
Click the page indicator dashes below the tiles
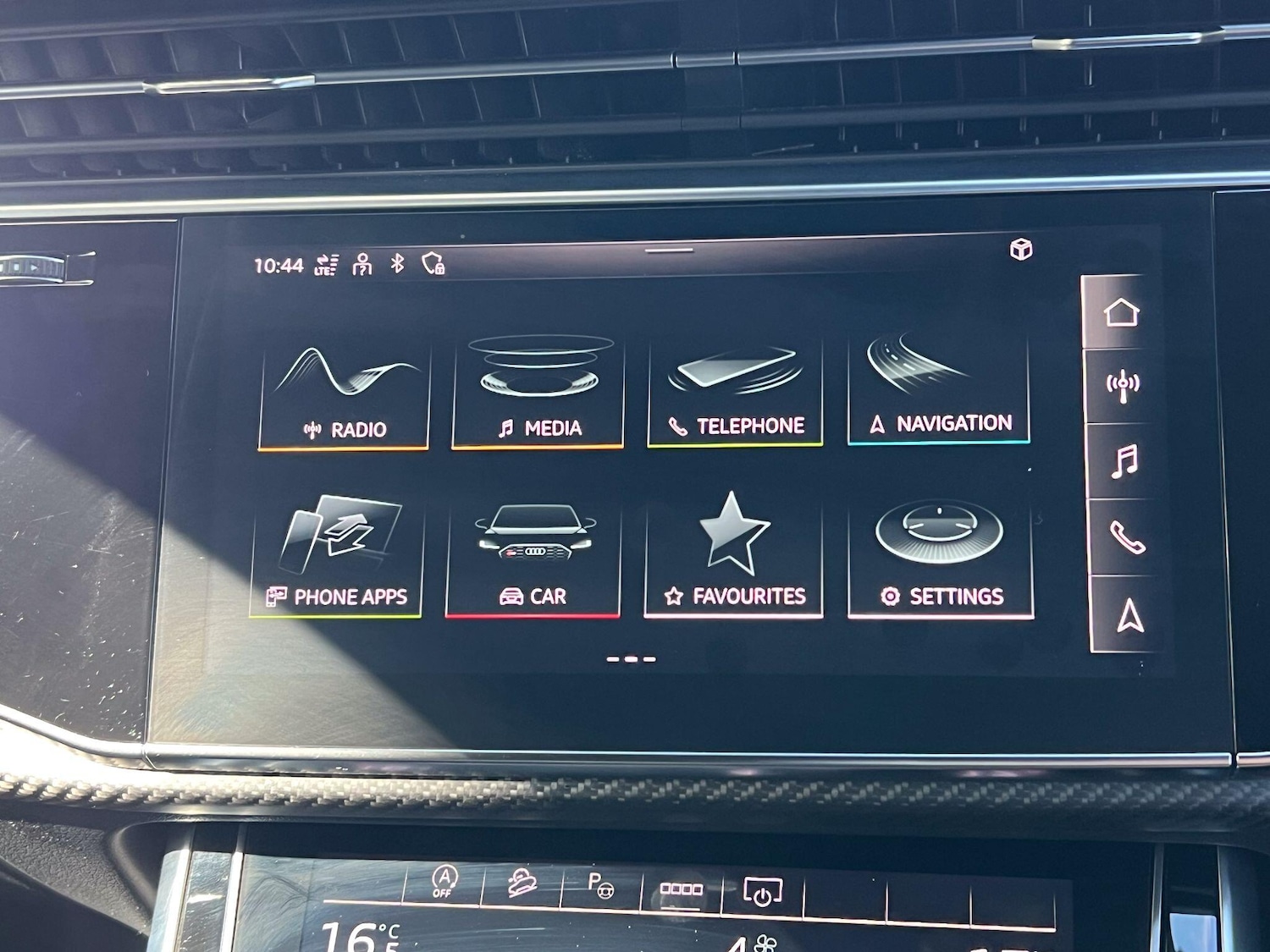631,658
